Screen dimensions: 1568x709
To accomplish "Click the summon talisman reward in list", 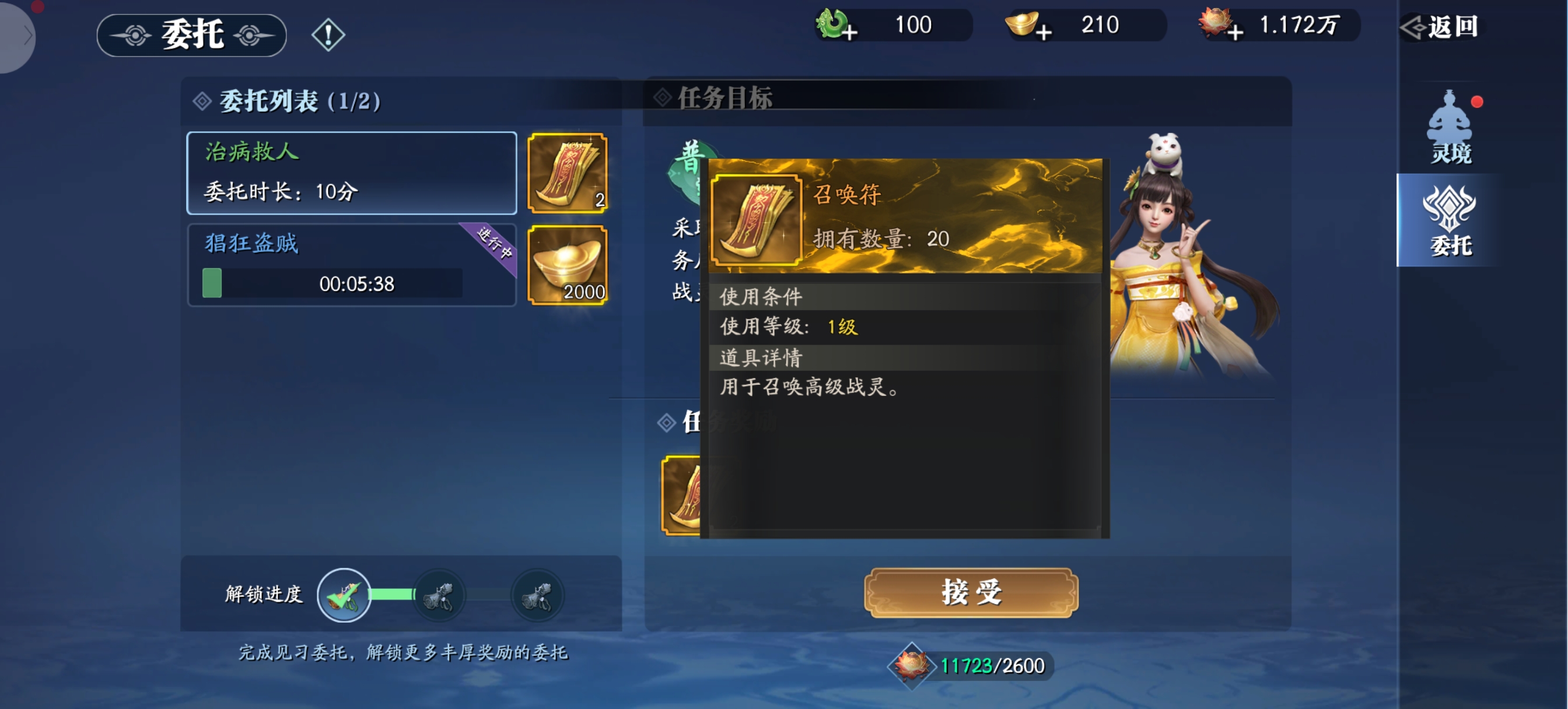I will tap(568, 173).
